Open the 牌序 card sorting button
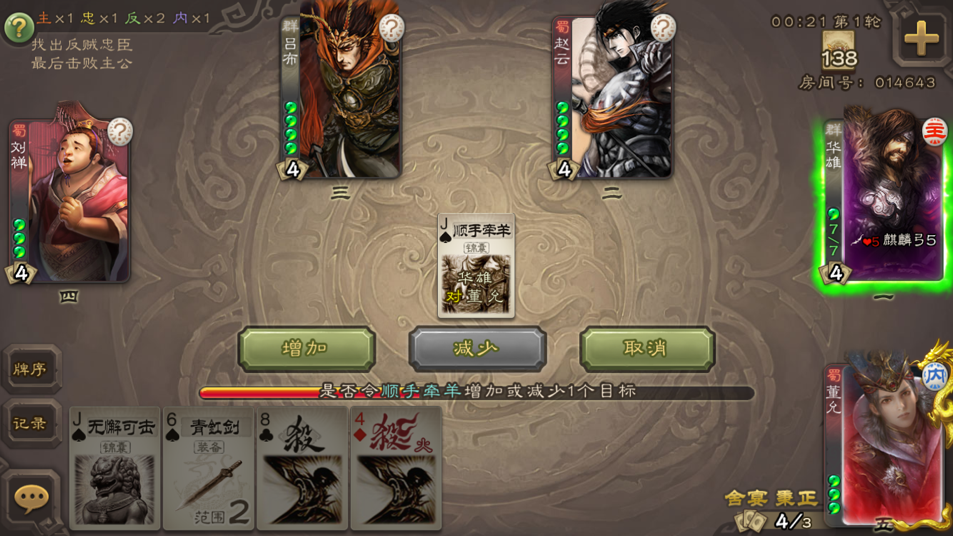Screen dimensions: 953x536 [30, 369]
